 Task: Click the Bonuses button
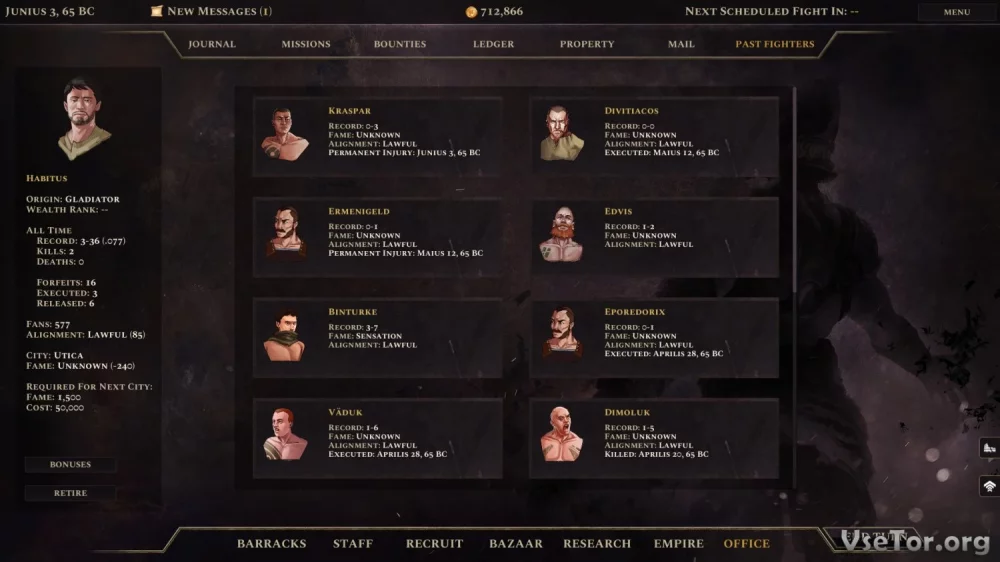70,465
